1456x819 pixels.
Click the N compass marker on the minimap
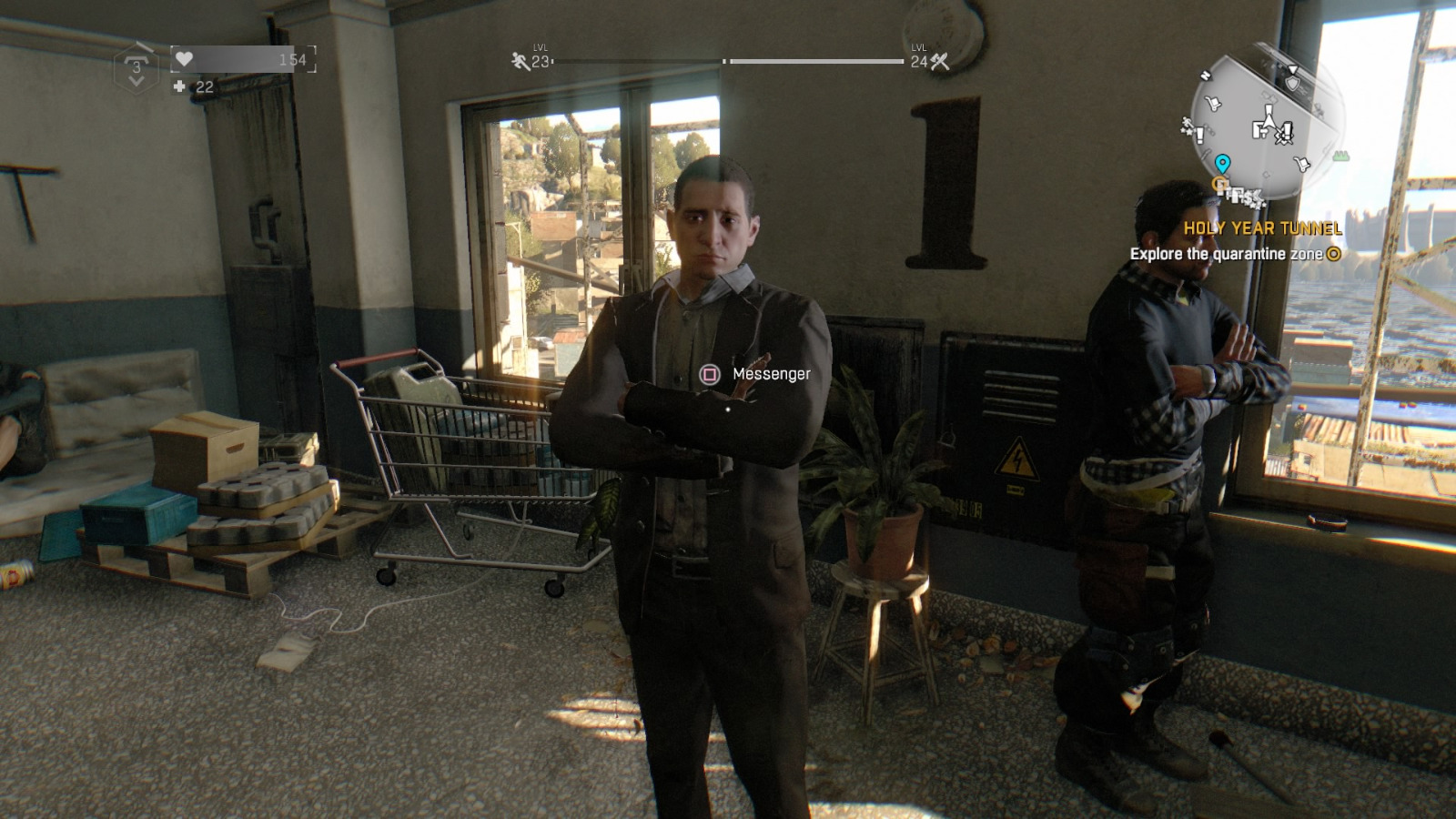[1206, 76]
